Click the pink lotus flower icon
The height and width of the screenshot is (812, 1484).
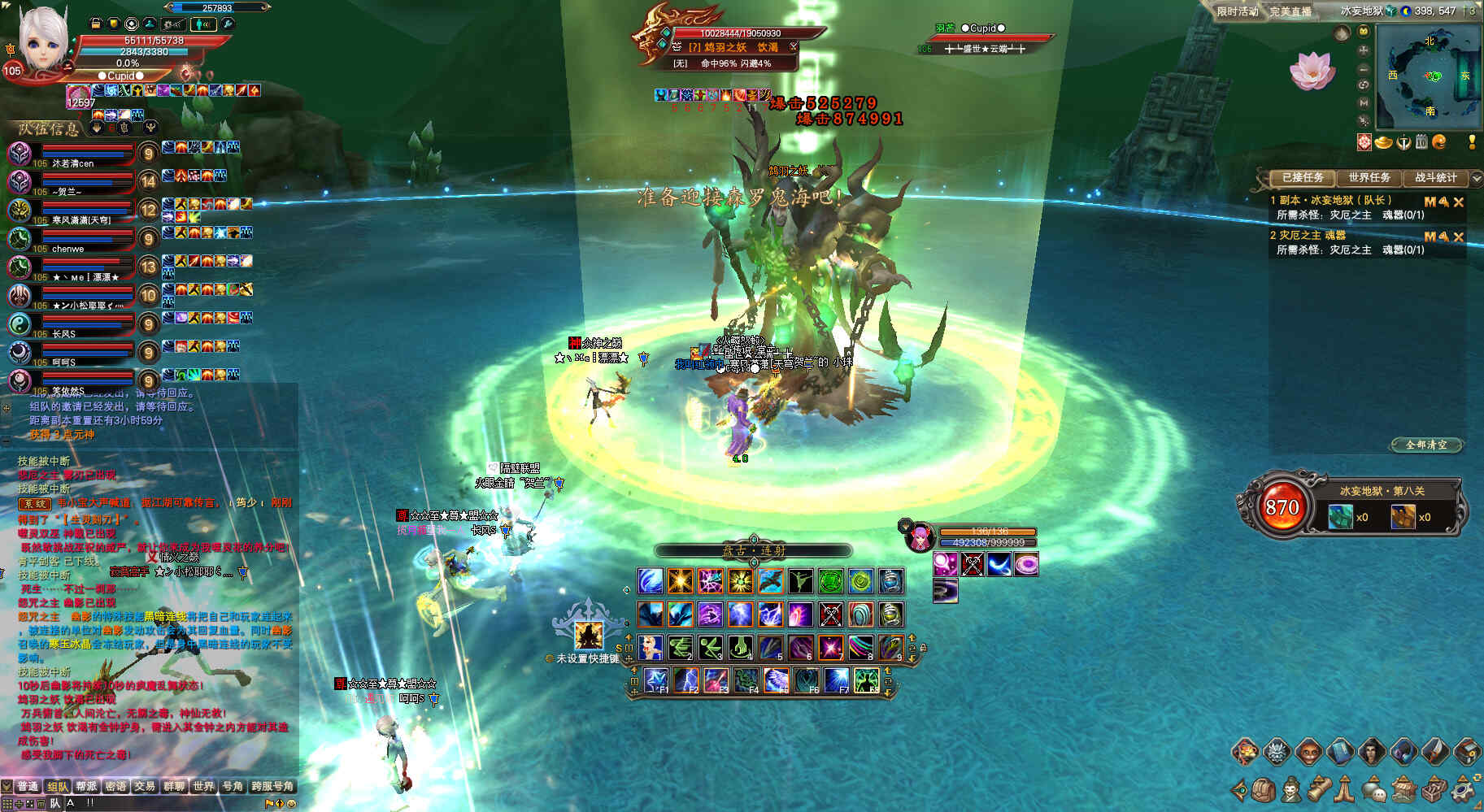click(x=1311, y=70)
